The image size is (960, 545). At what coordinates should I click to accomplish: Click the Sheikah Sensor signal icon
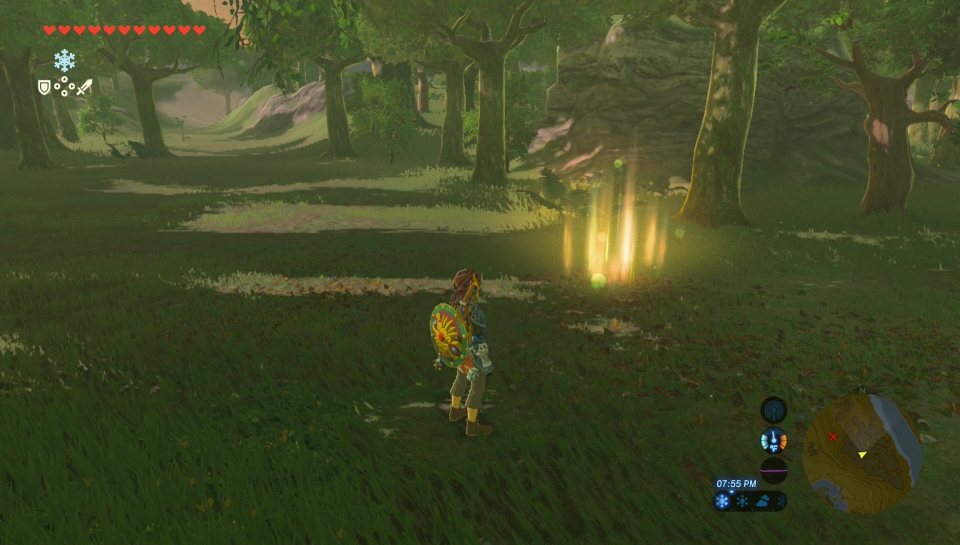(773, 409)
